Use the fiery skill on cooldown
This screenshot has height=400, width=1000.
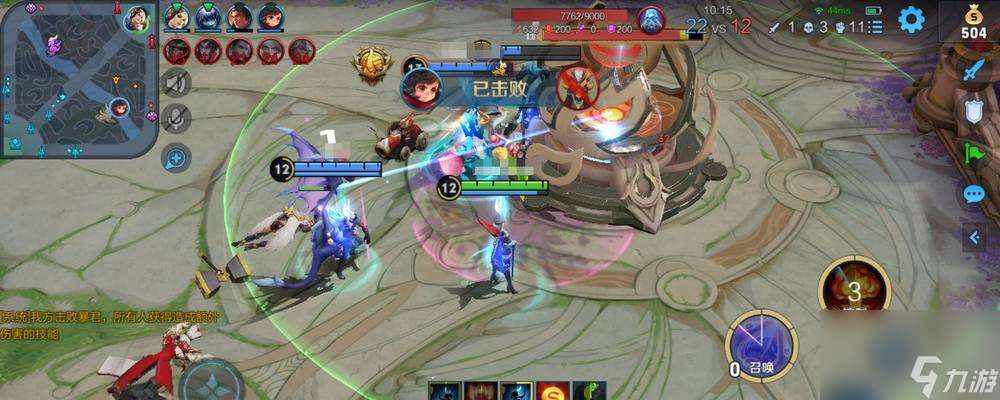coord(853,290)
